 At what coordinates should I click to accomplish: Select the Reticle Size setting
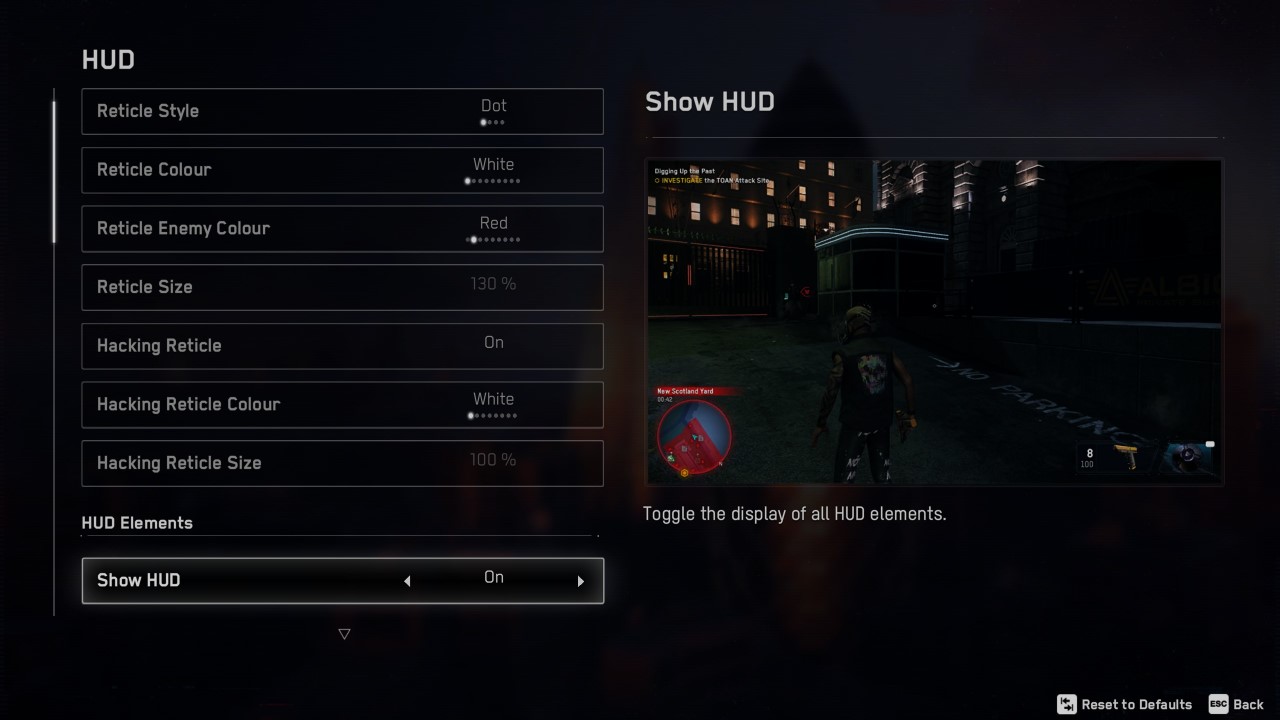pos(342,287)
